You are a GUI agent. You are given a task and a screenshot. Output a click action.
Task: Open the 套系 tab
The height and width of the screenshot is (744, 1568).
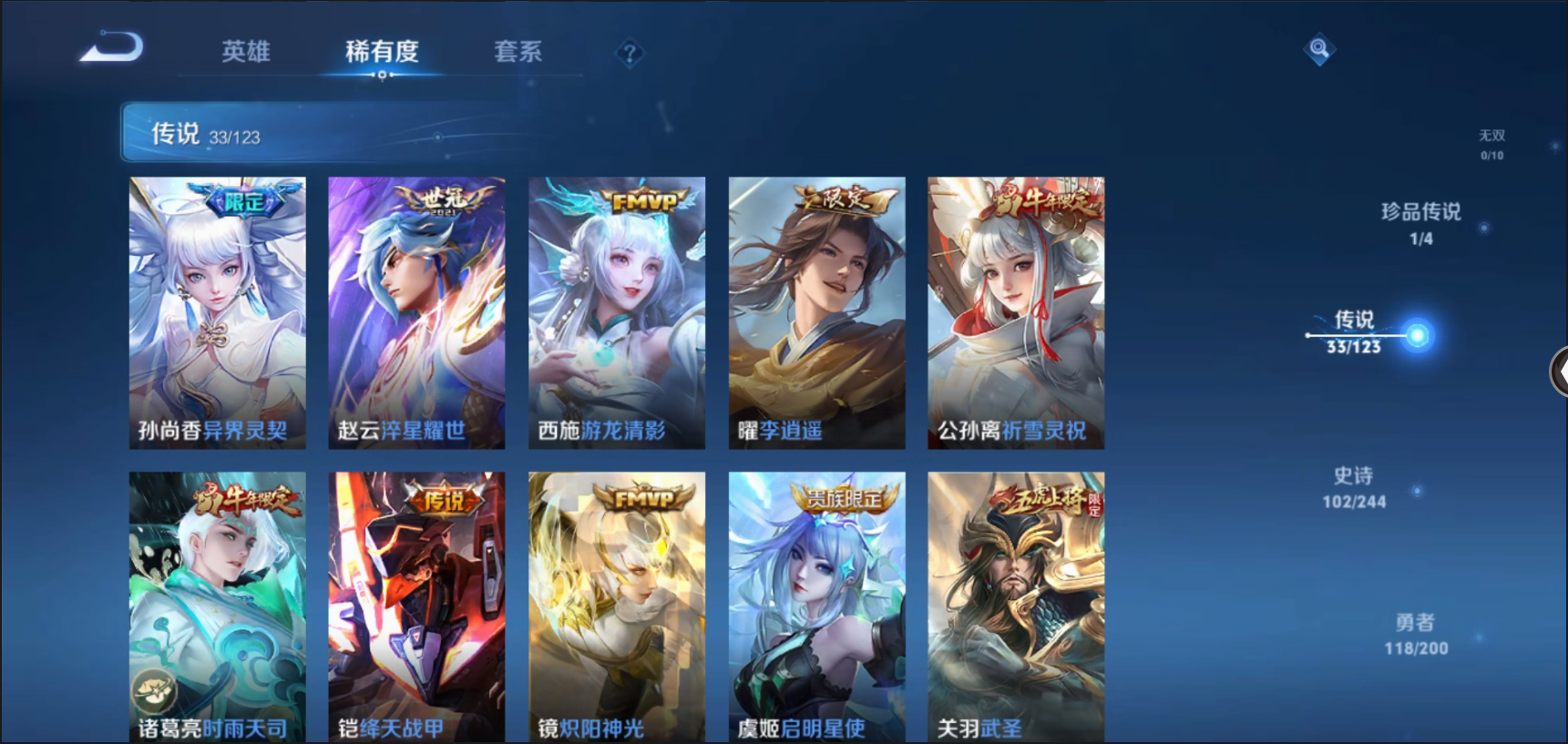tap(518, 52)
